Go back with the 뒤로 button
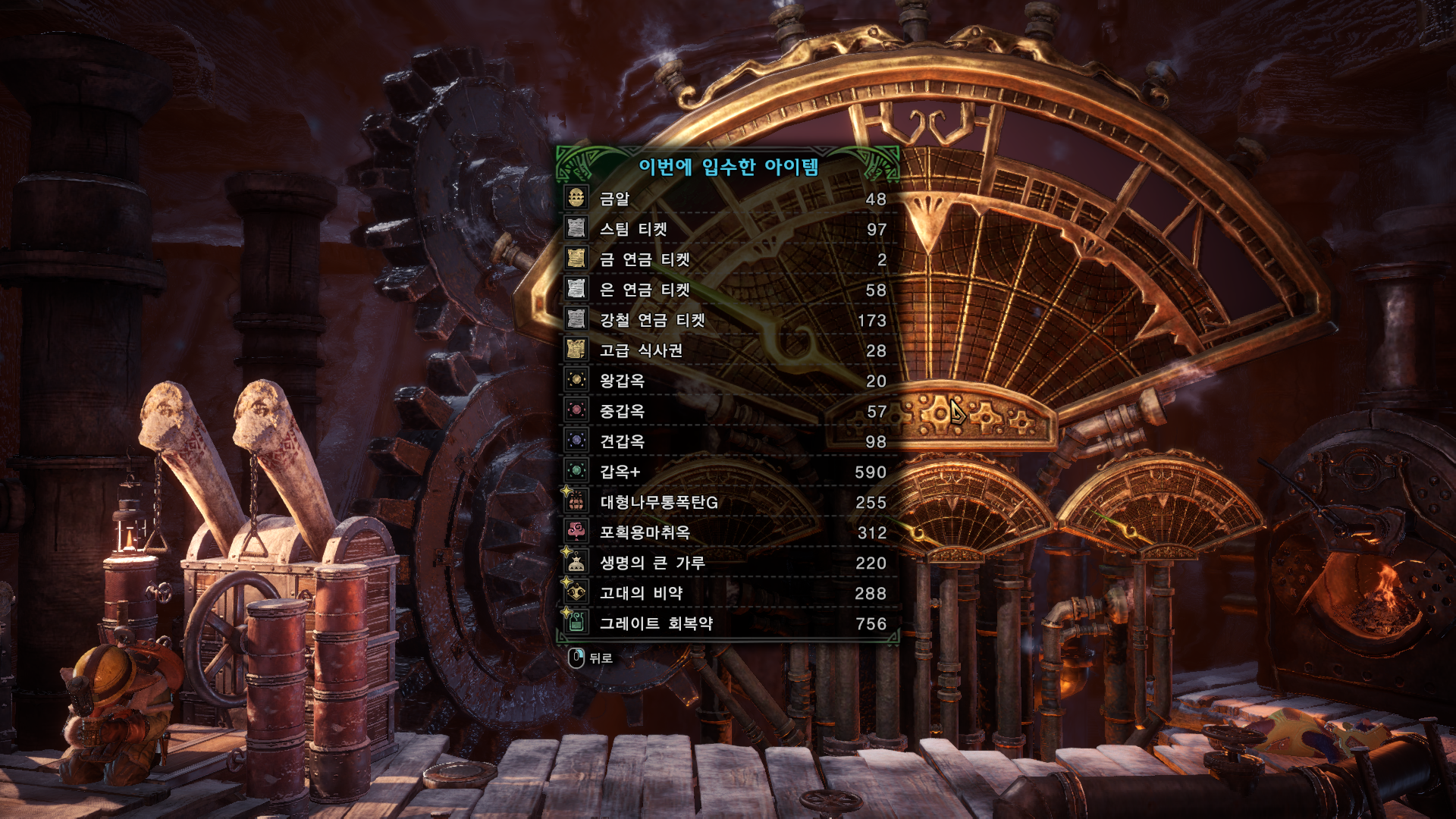This screenshot has width=1456, height=819. 591,658
